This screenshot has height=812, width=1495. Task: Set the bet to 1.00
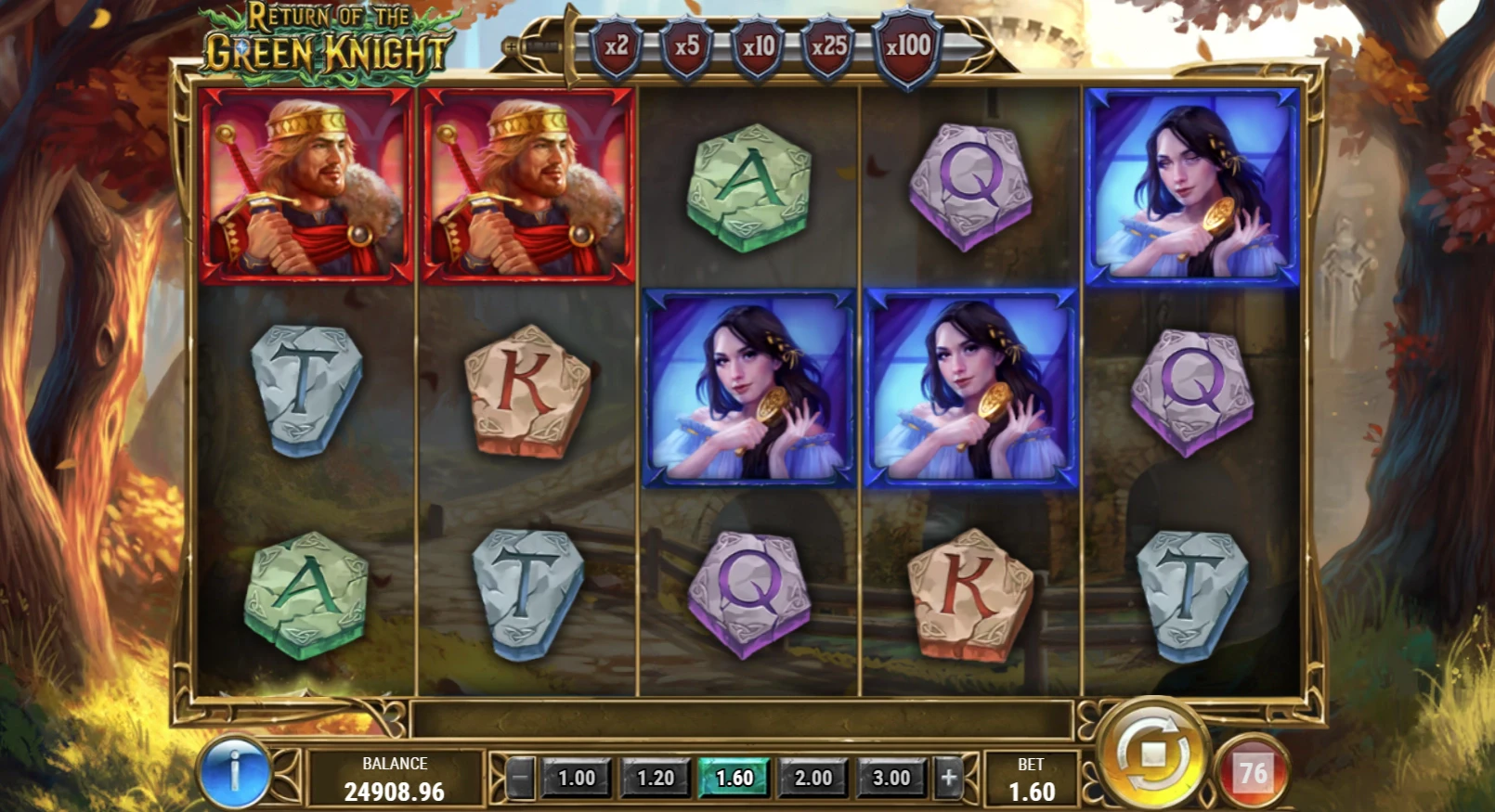(x=576, y=778)
